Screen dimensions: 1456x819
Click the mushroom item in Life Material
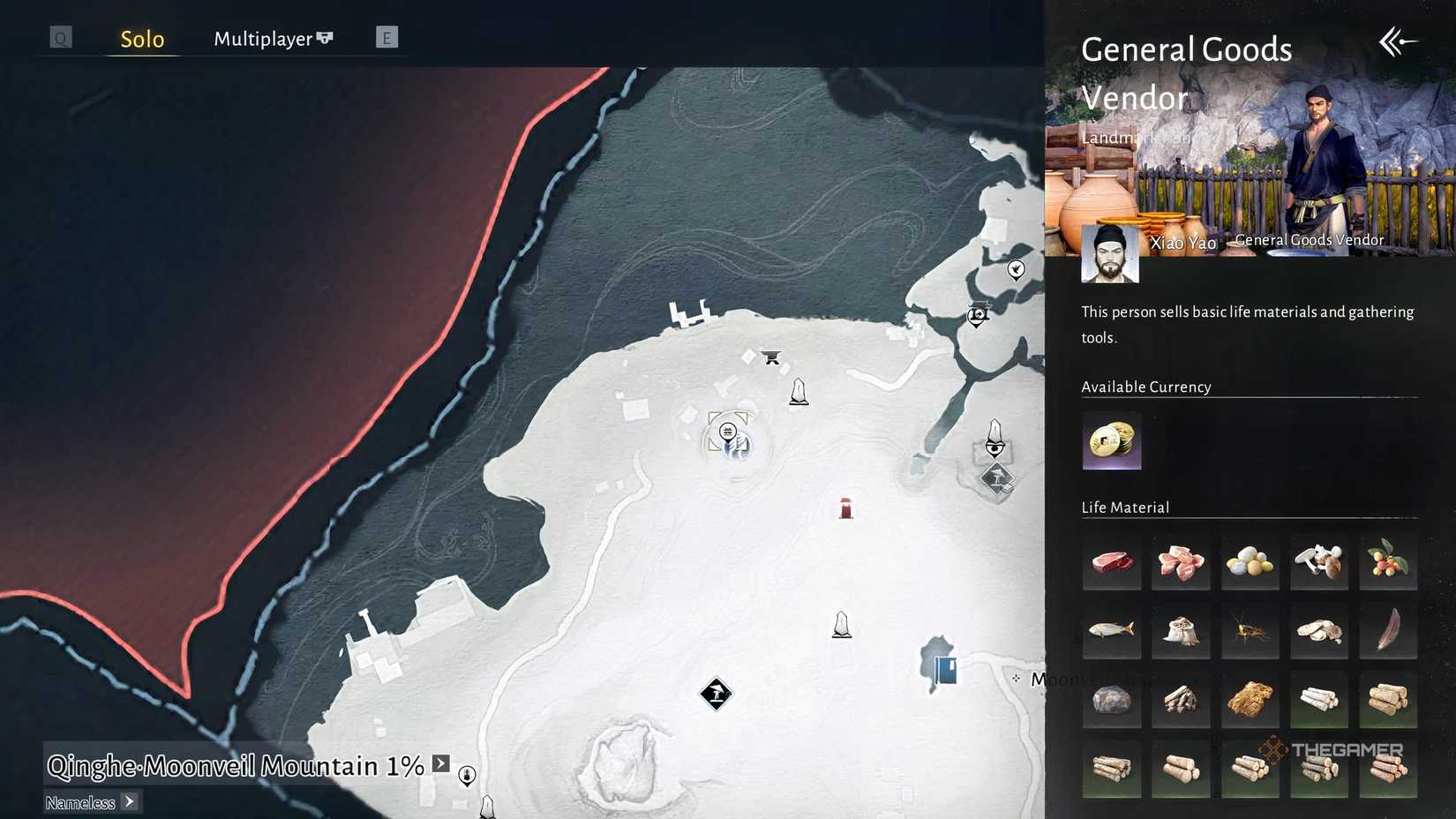click(1318, 561)
